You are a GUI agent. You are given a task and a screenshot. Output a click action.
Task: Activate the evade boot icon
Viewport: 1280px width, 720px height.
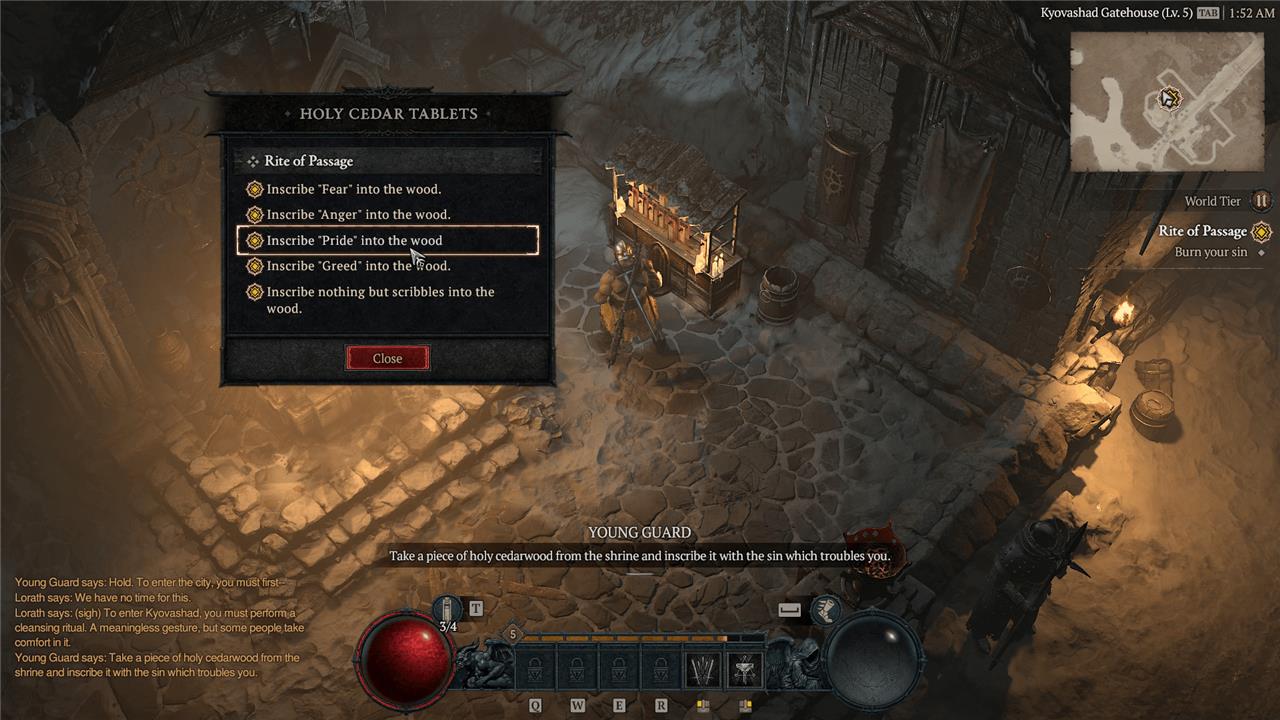(x=825, y=608)
